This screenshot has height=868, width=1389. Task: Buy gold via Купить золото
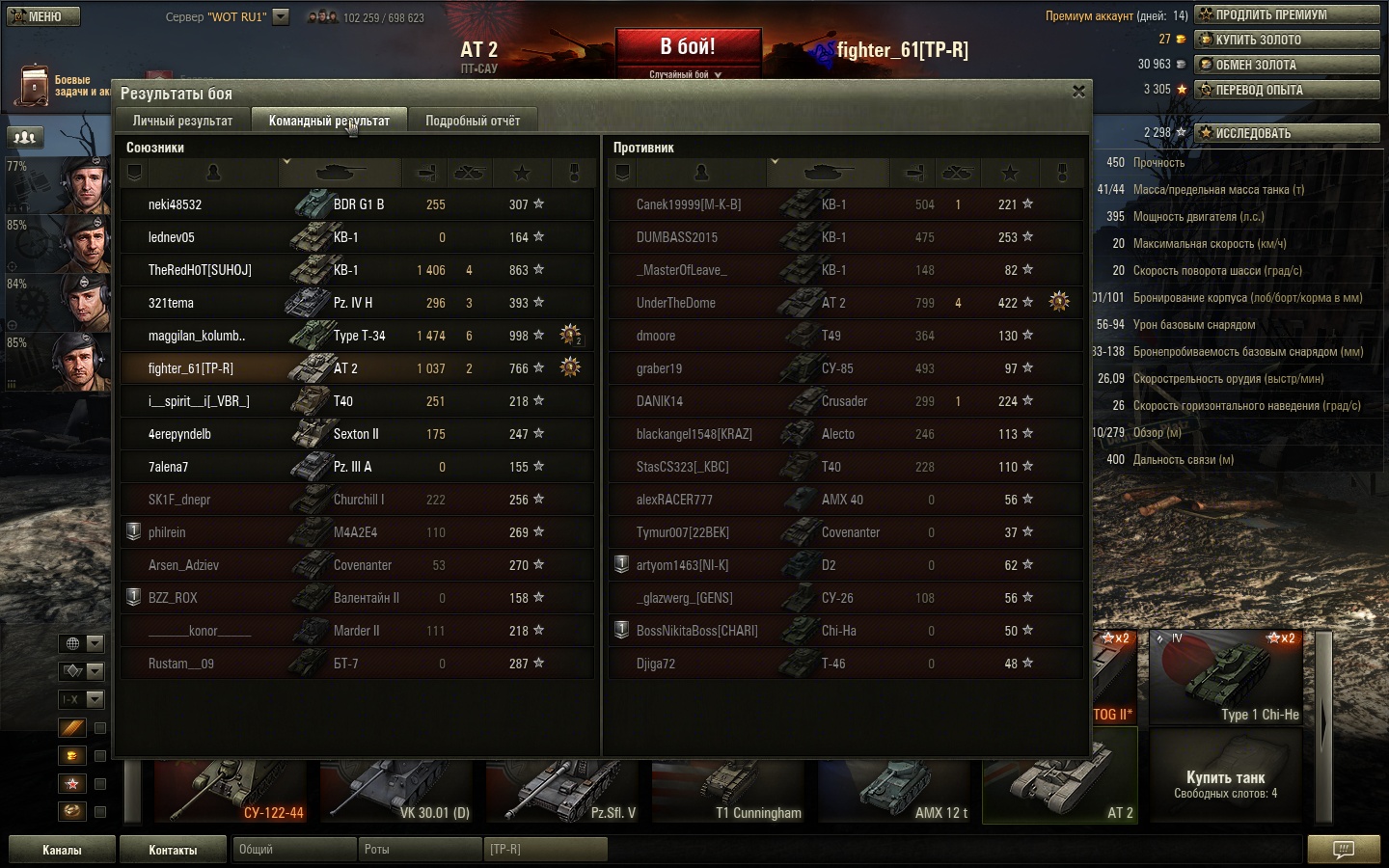[1287, 40]
